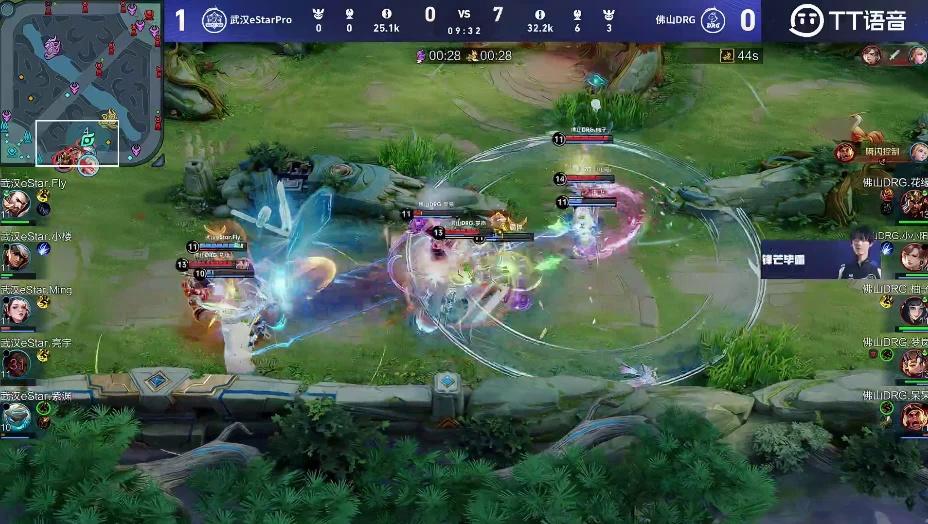The width and height of the screenshot is (928, 524).
Task: Select player 武汉eStar.Fly's hero portrait
Action: coord(15,203)
